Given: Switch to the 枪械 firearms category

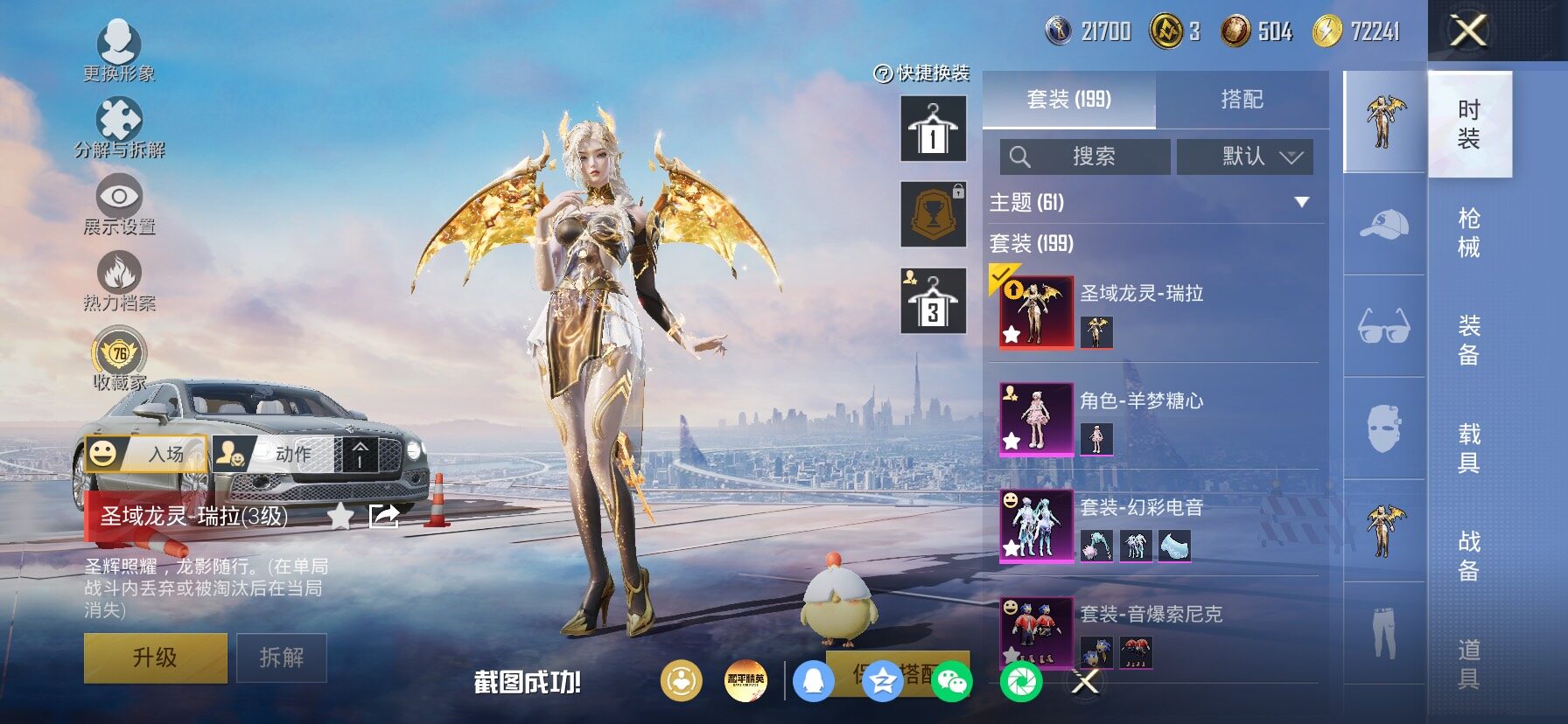Looking at the screenshot, I should coord(1469,233).
